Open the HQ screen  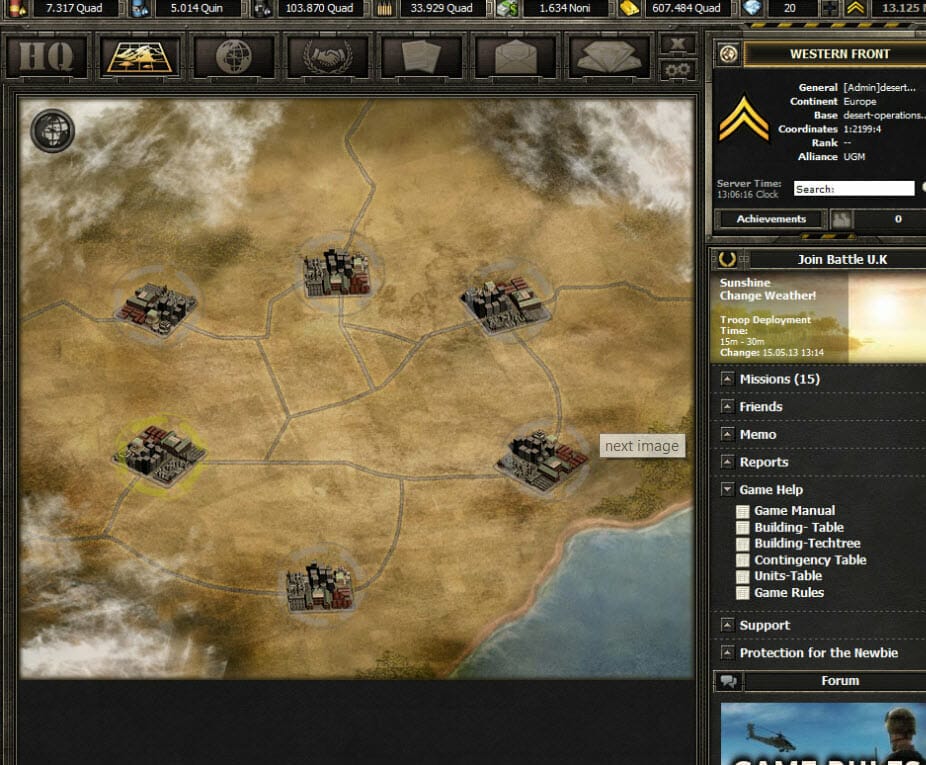(49, 56)
